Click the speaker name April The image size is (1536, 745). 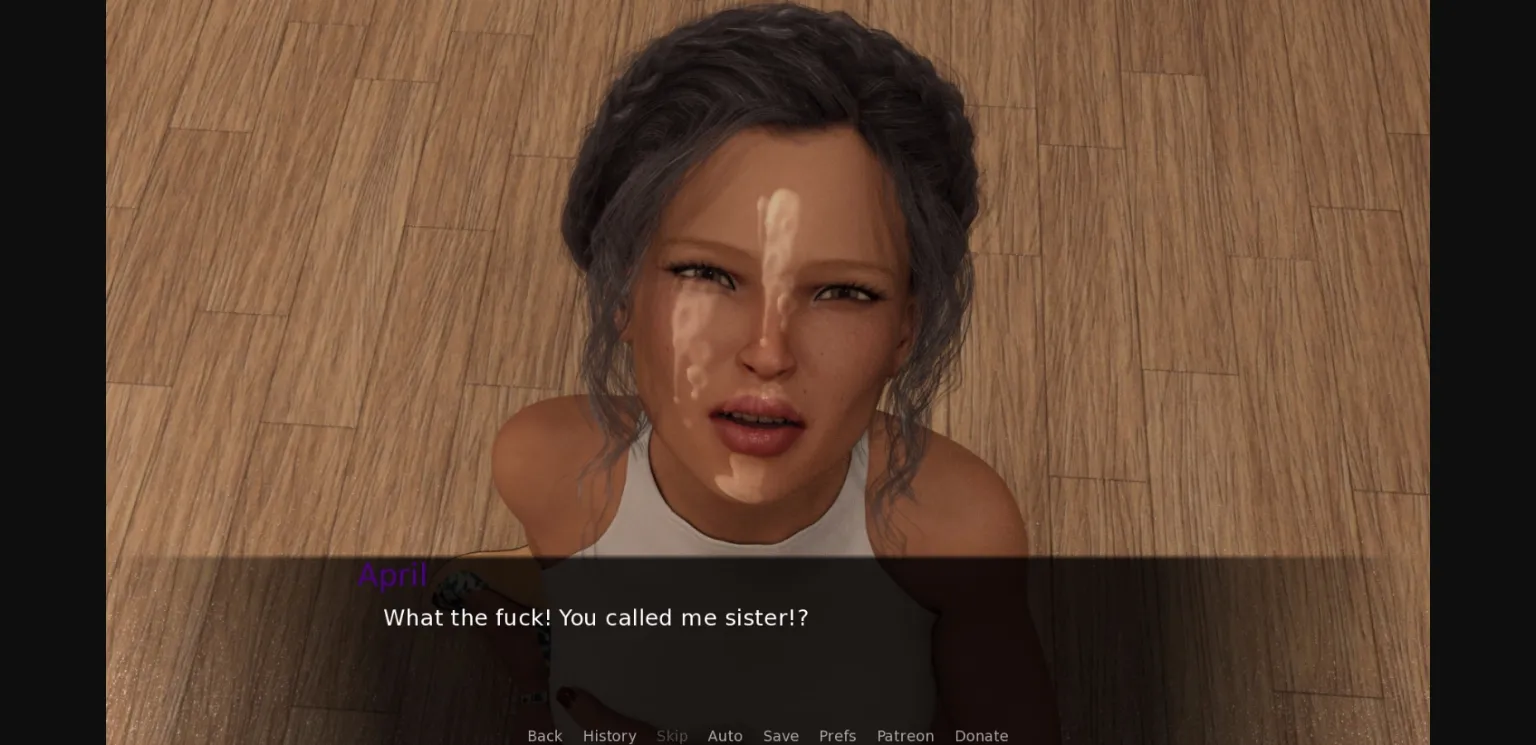pos(393,575)
